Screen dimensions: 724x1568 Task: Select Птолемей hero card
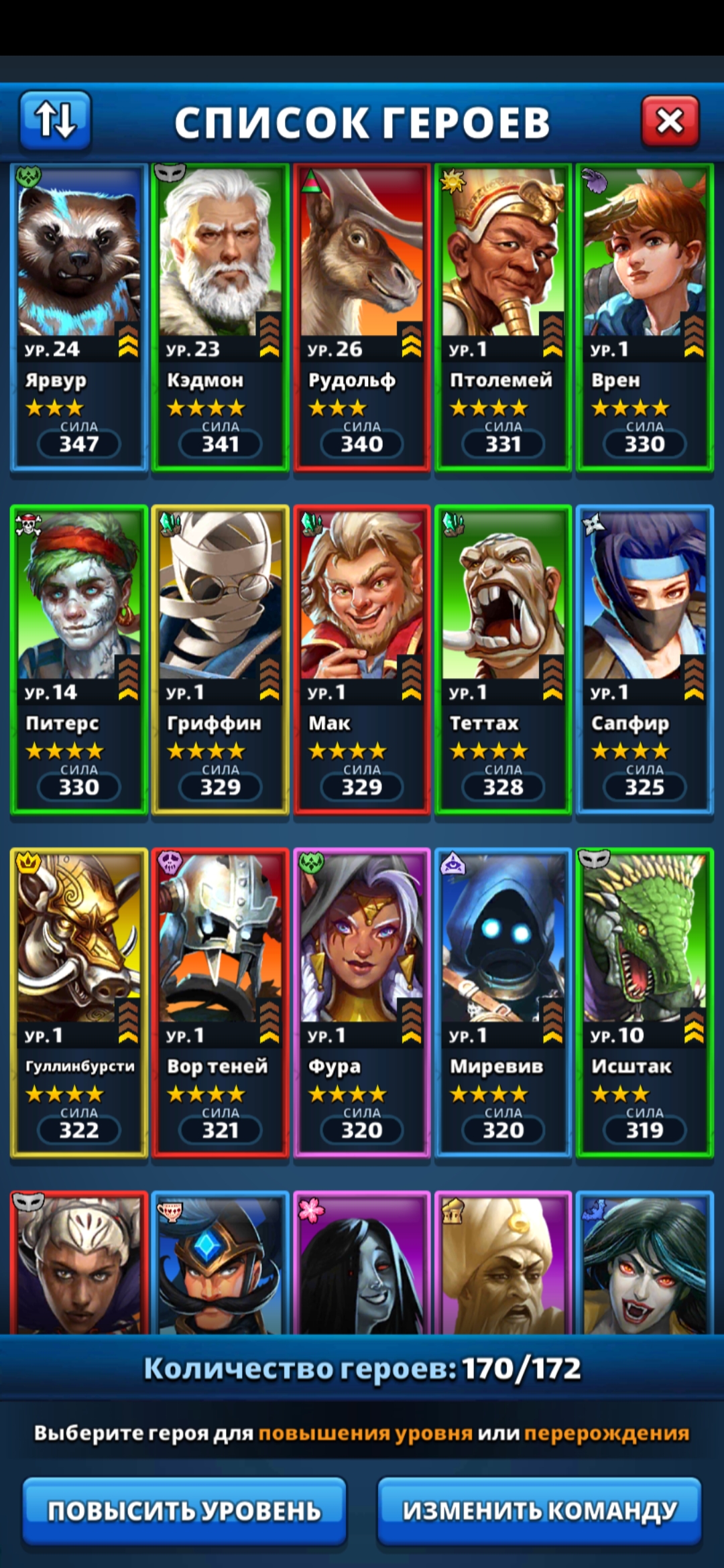click(x=503, y=317)
